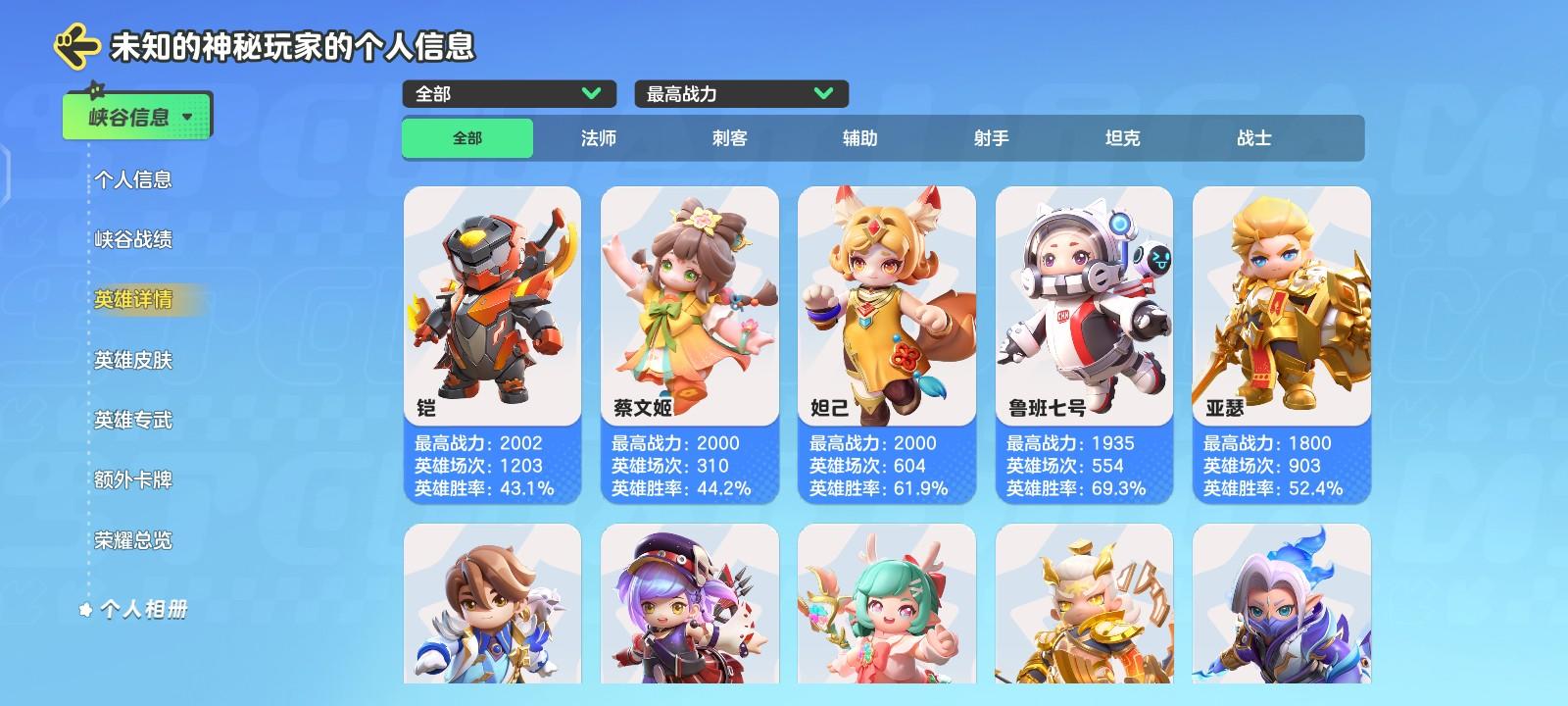View 额外卡牌 in the sidebar

[x=133, y=480]
